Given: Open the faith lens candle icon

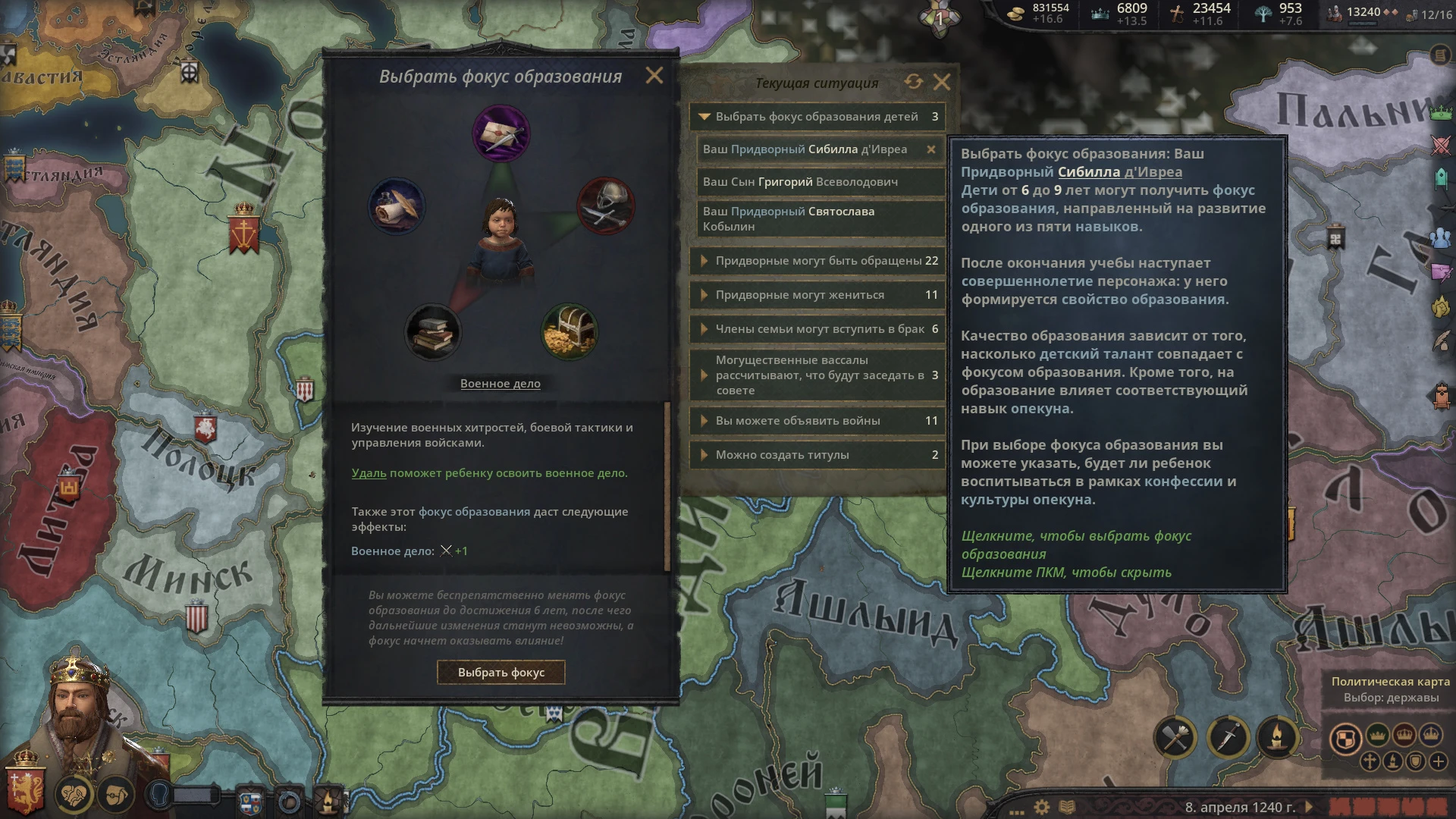Looking at the screenshot, I should coord(1280,736).
